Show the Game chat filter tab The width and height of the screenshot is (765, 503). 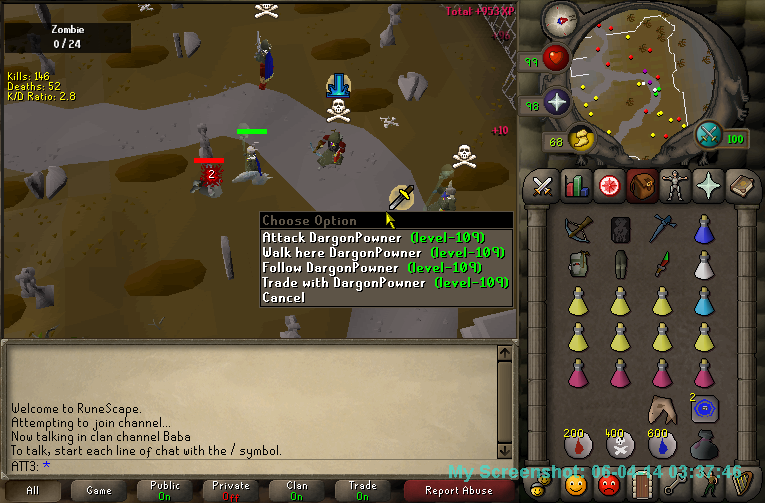99,490
